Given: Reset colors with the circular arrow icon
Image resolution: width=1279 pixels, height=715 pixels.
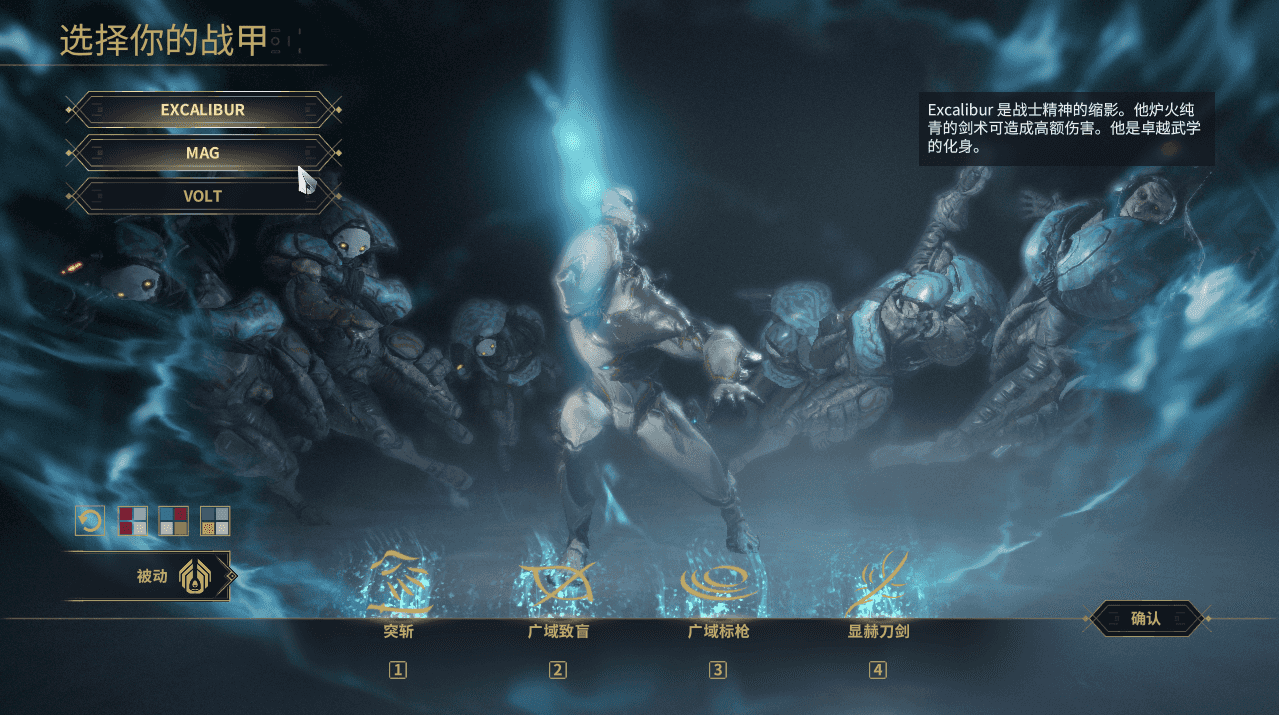Looking at the screenshot, I should (x=90, y=521).
